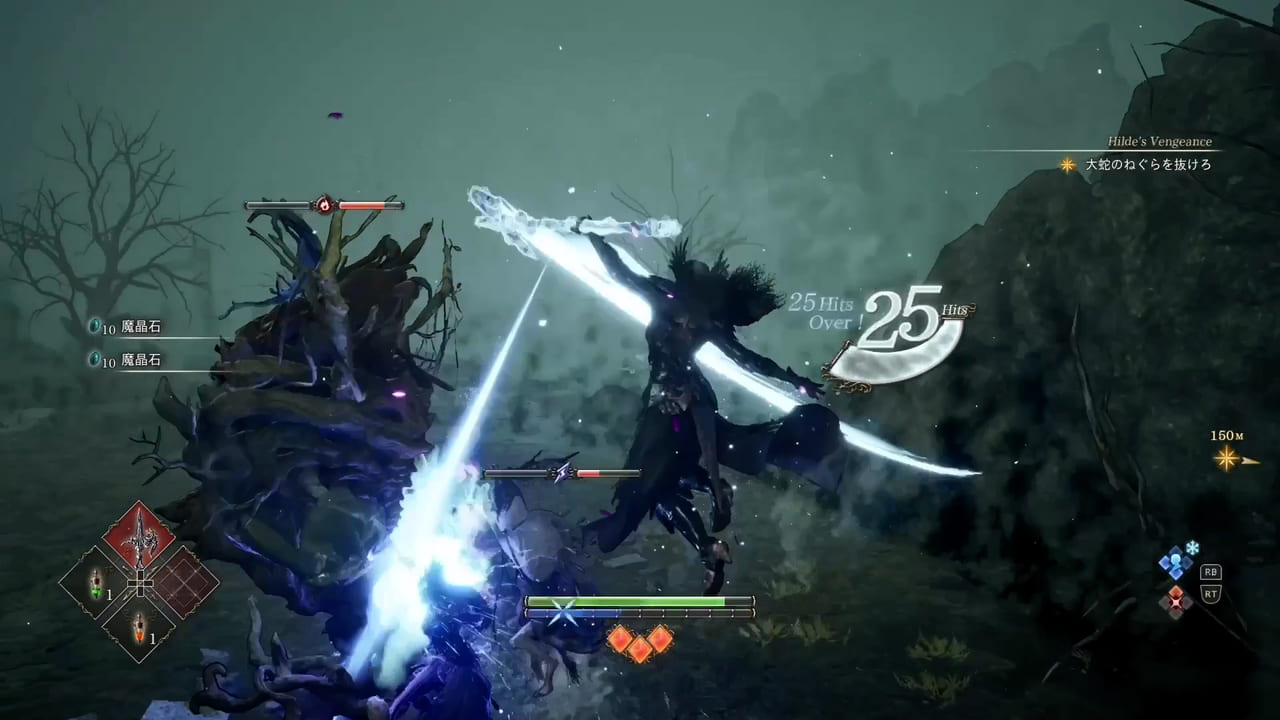Click the quest objective under Hilde's Vengeance
The height and width of the screenshot is (720, 1280).
[x=1148, y=165]
